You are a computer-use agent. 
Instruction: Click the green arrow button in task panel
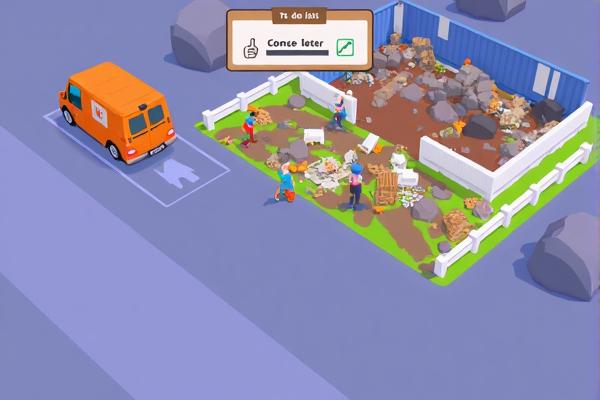[x=345, y=47]
